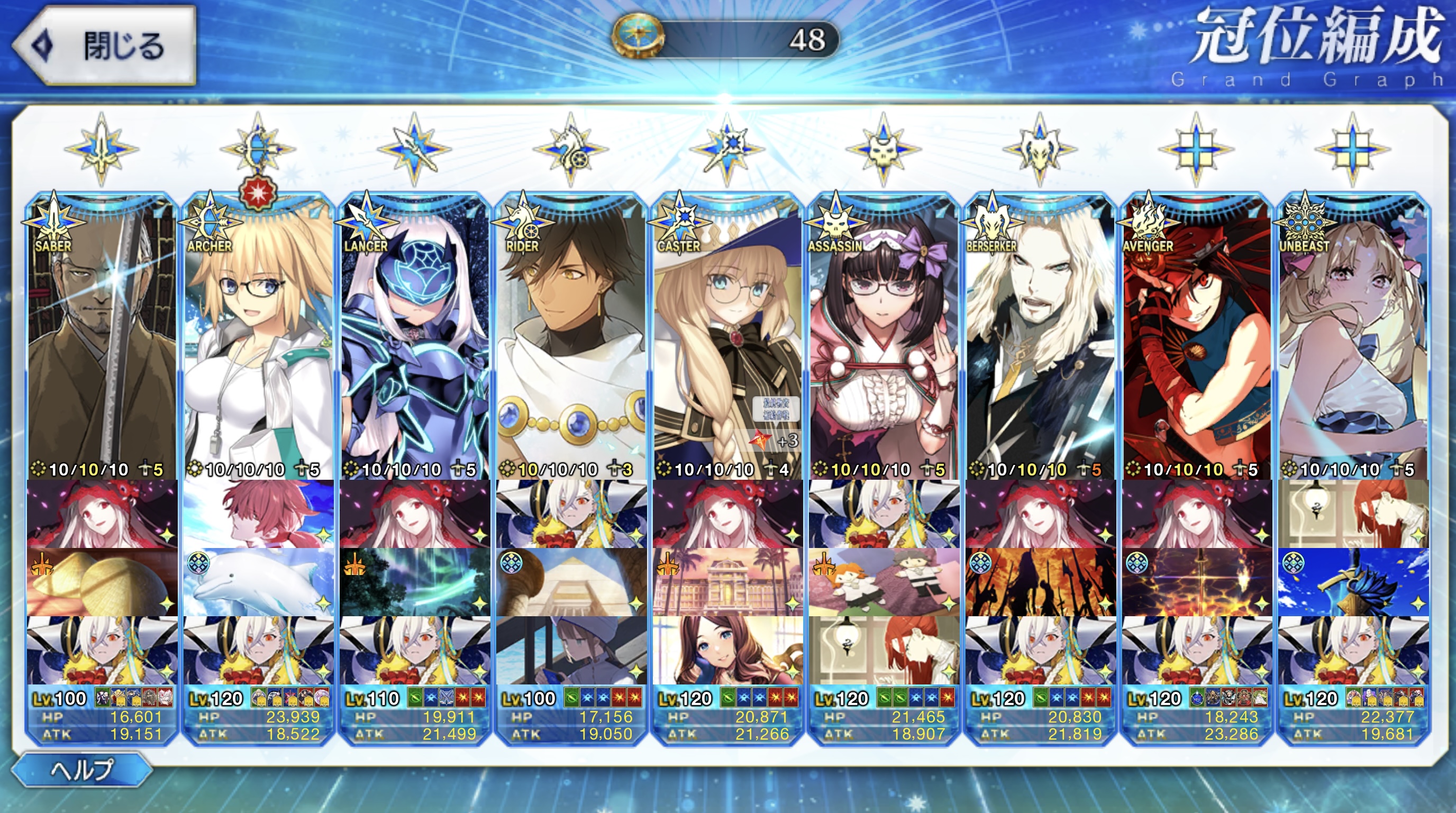Choose the plush dolls craft essence under Assassin
1456x813 pixels.
(884, 582)
